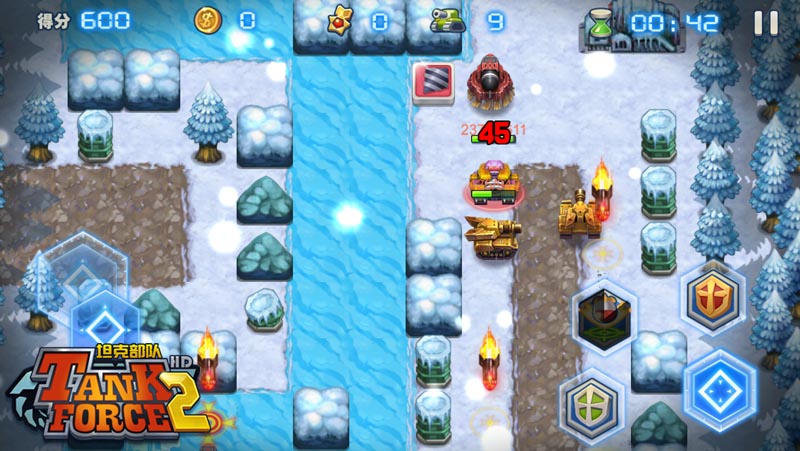Pause the game
The image size is (800, 451).
point(766,23)
